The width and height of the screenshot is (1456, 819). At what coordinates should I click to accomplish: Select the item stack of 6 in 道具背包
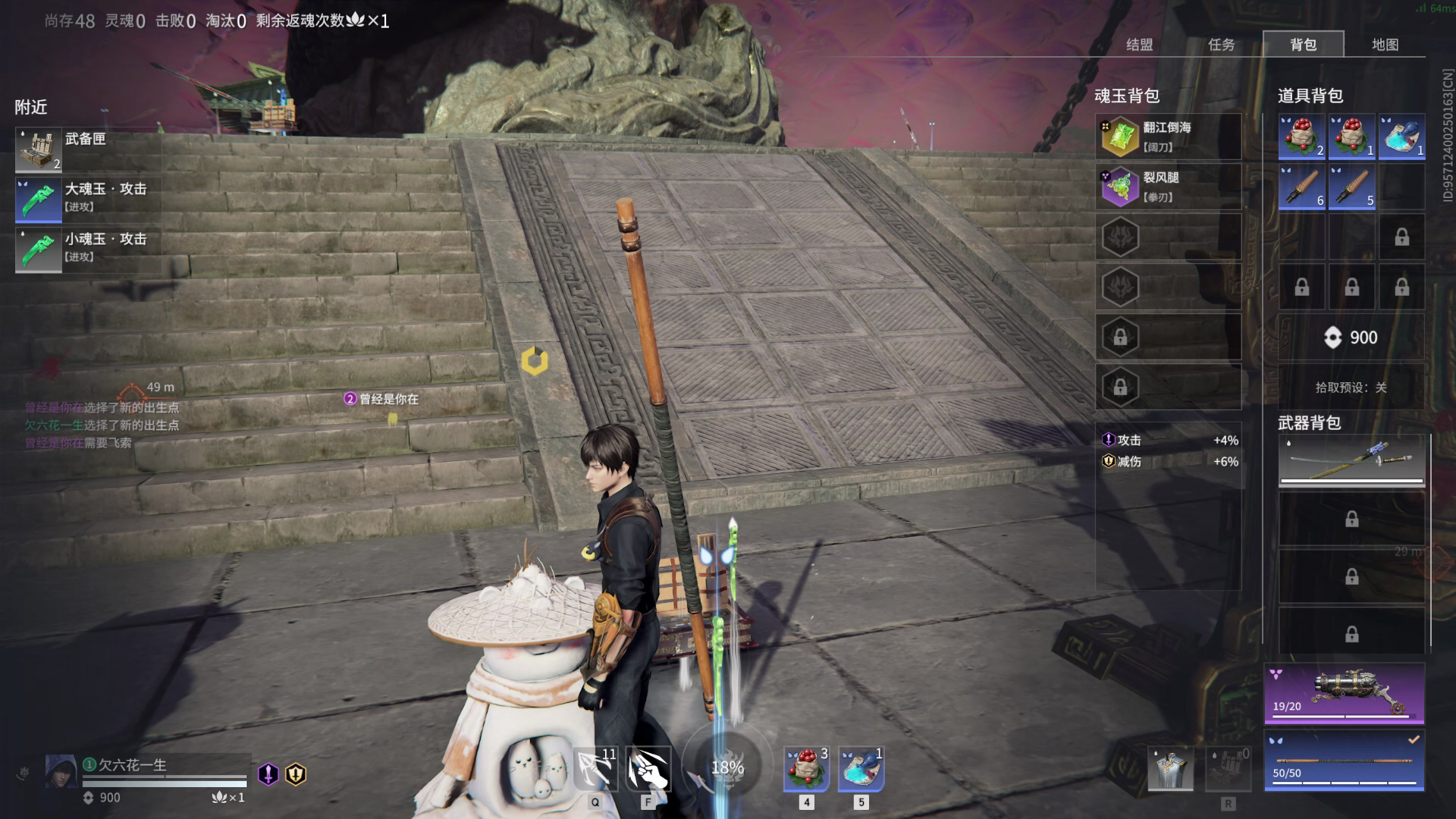tap(1301, 187)
